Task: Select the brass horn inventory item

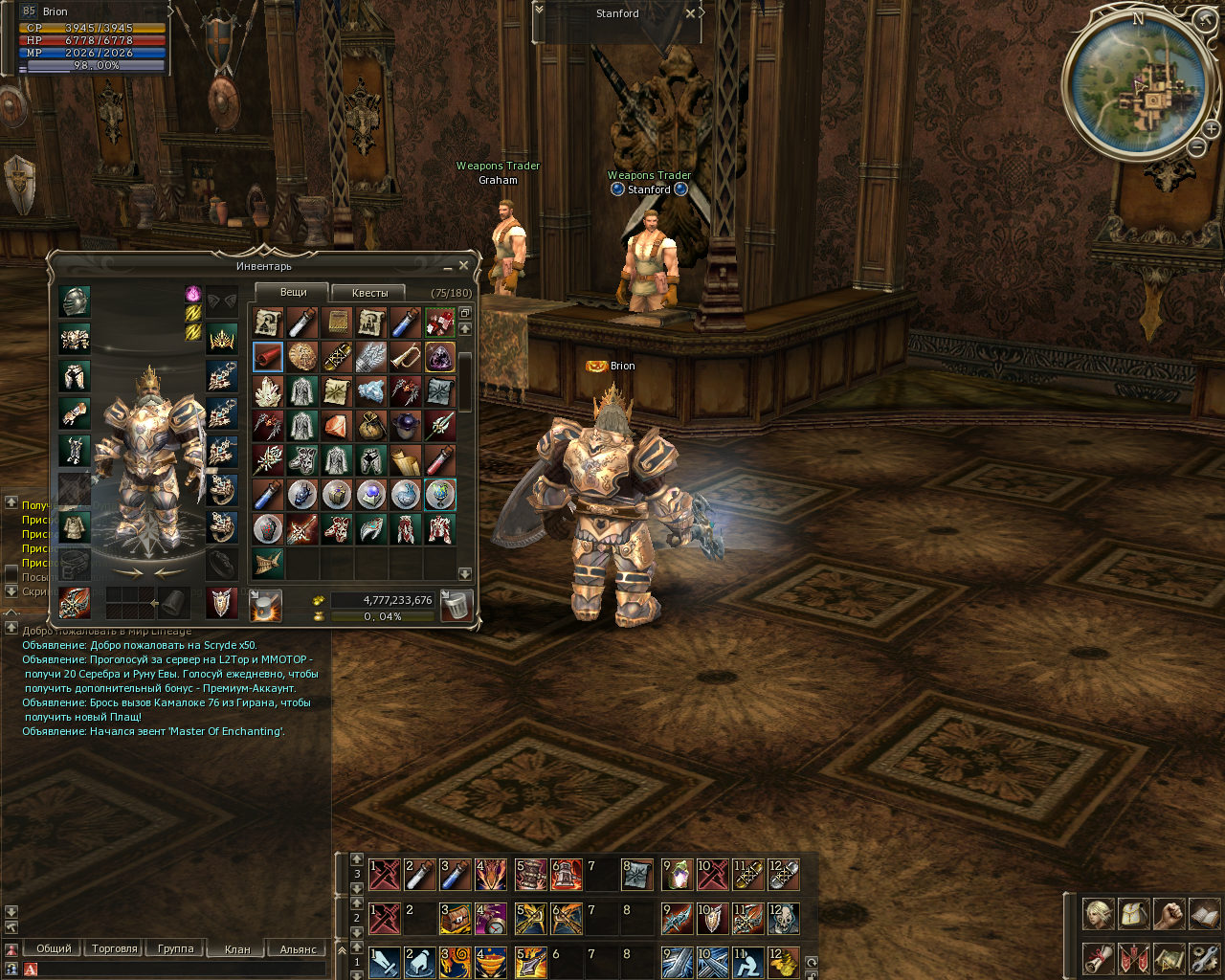Action: pyautogui.click(x=406, y=357)
